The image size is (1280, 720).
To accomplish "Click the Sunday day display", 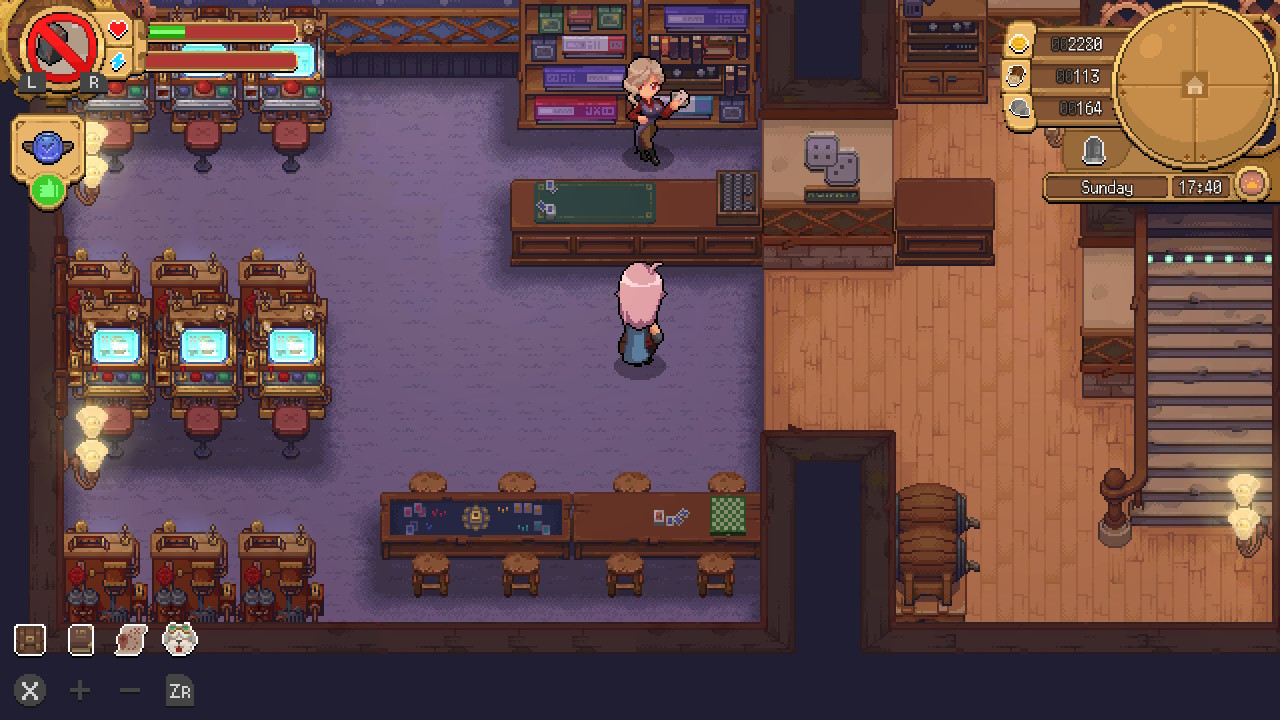I will (x=1106, y=187).
